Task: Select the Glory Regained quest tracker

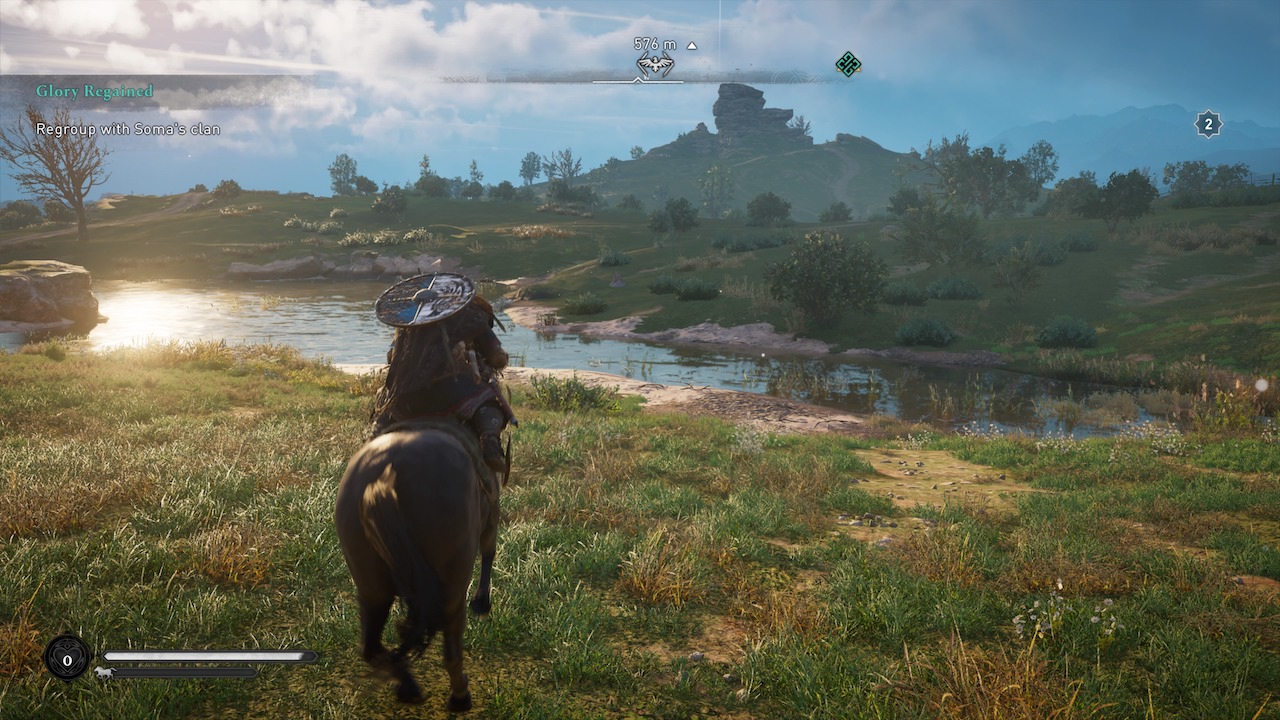Action: (95, 91)
